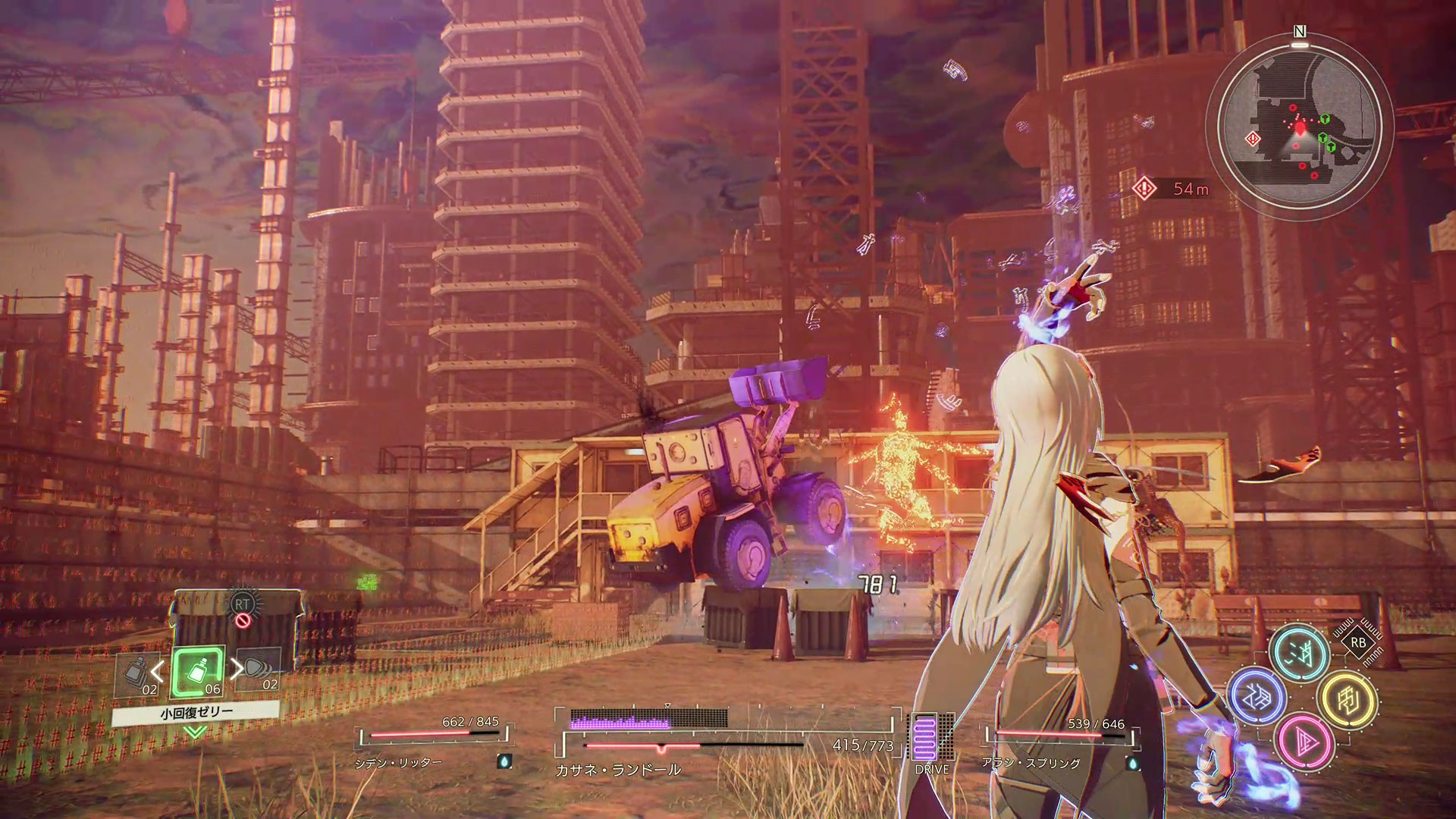The width and height of the screenshot is (1456, 819).
Task: Select the green 小回復ゼリー item slot
Action: point(197,672)
